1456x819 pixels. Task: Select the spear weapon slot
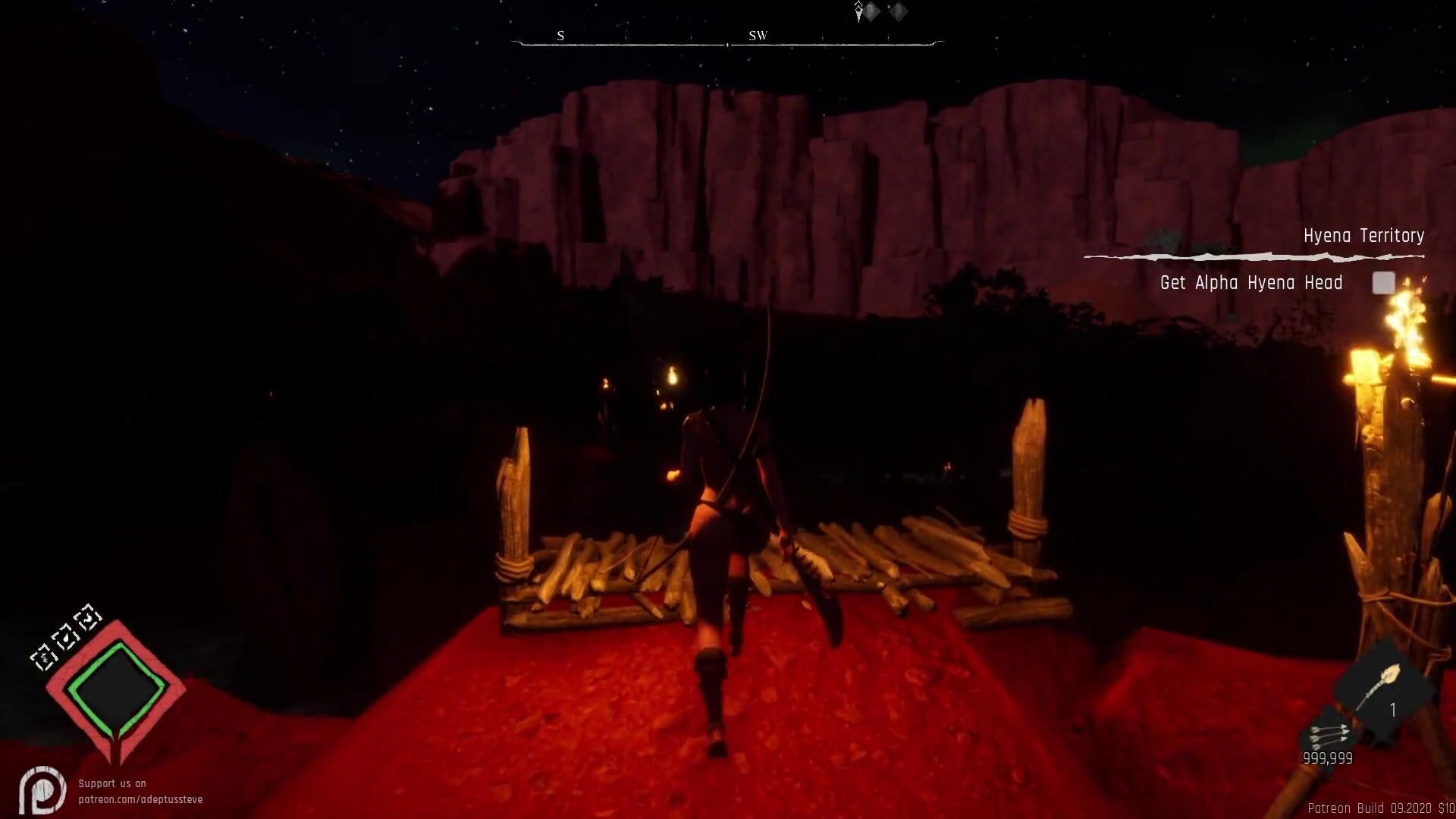point(1384,689)
